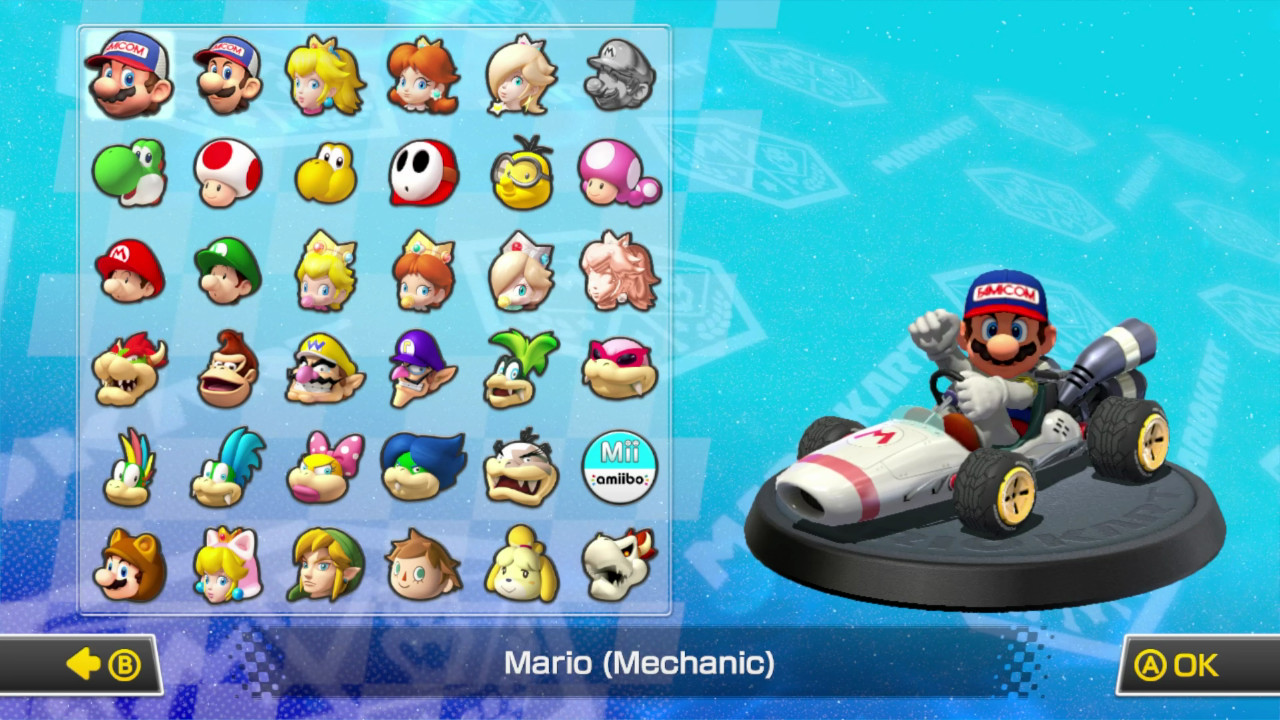Select Baby Mario's character icon
The image size is (1280, 720).
pyautogui.click(x=131, y=271)
